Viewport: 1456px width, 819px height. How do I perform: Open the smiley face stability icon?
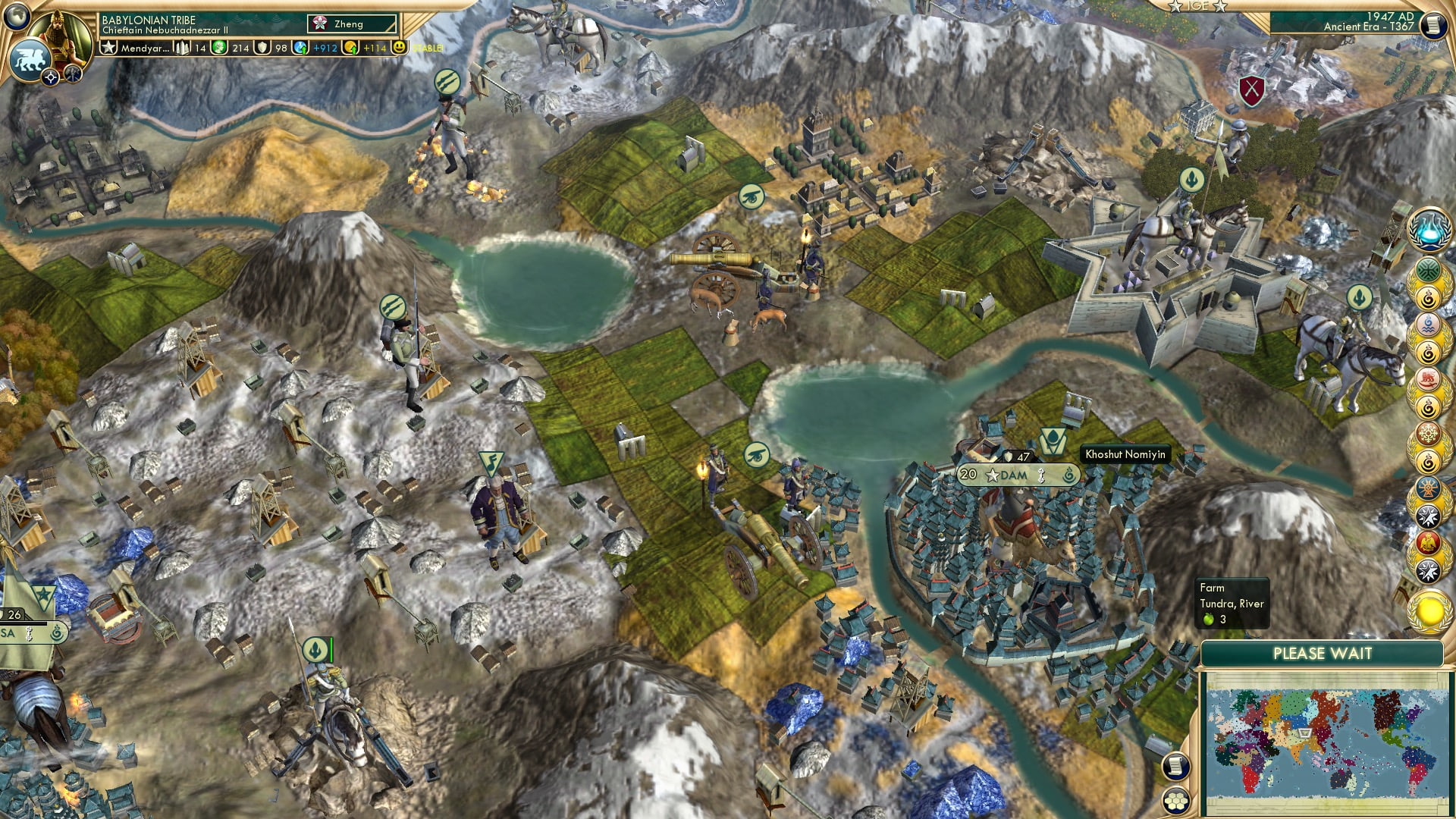coord(400,47)
